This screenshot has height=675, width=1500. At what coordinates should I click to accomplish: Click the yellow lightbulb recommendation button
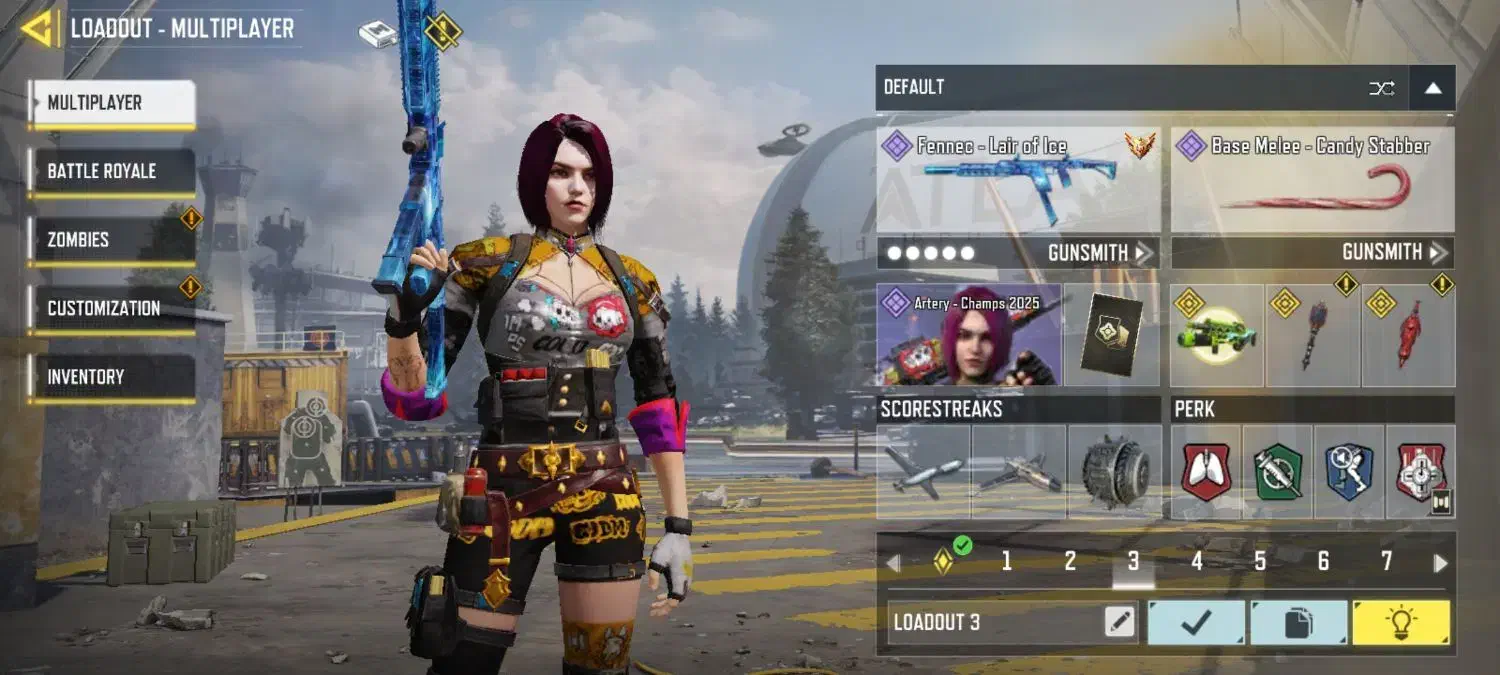point(1400,623)
